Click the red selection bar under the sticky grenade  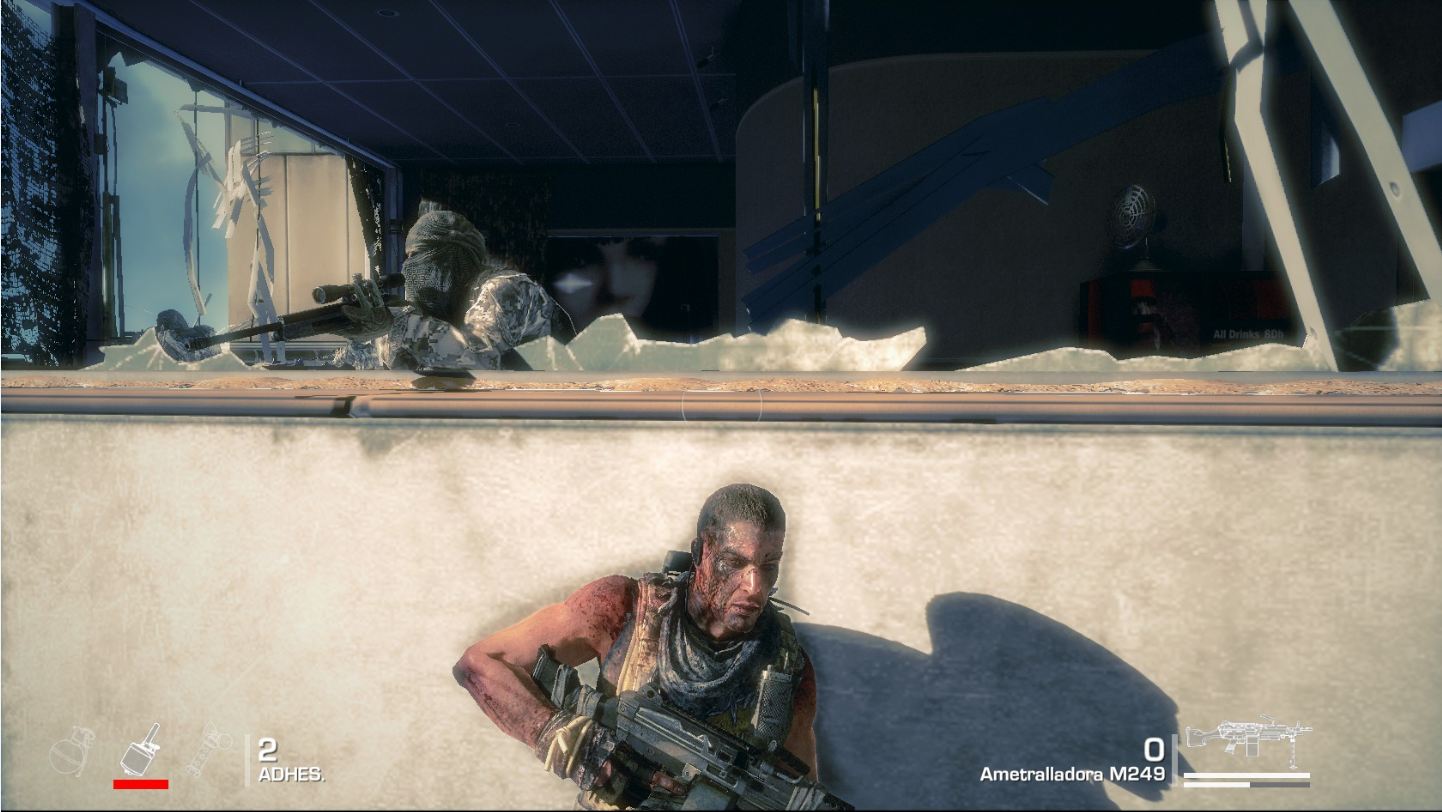[x=141, y=784]
